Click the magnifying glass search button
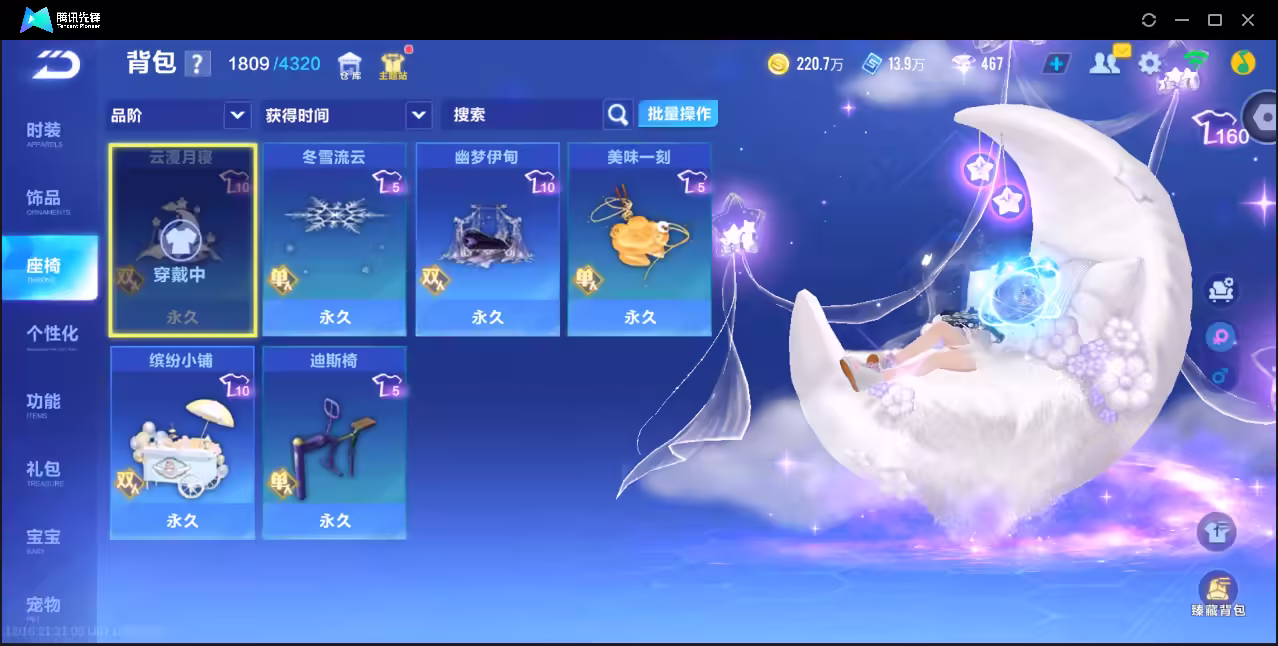The image size is (1278, 646). coord(619,115)
